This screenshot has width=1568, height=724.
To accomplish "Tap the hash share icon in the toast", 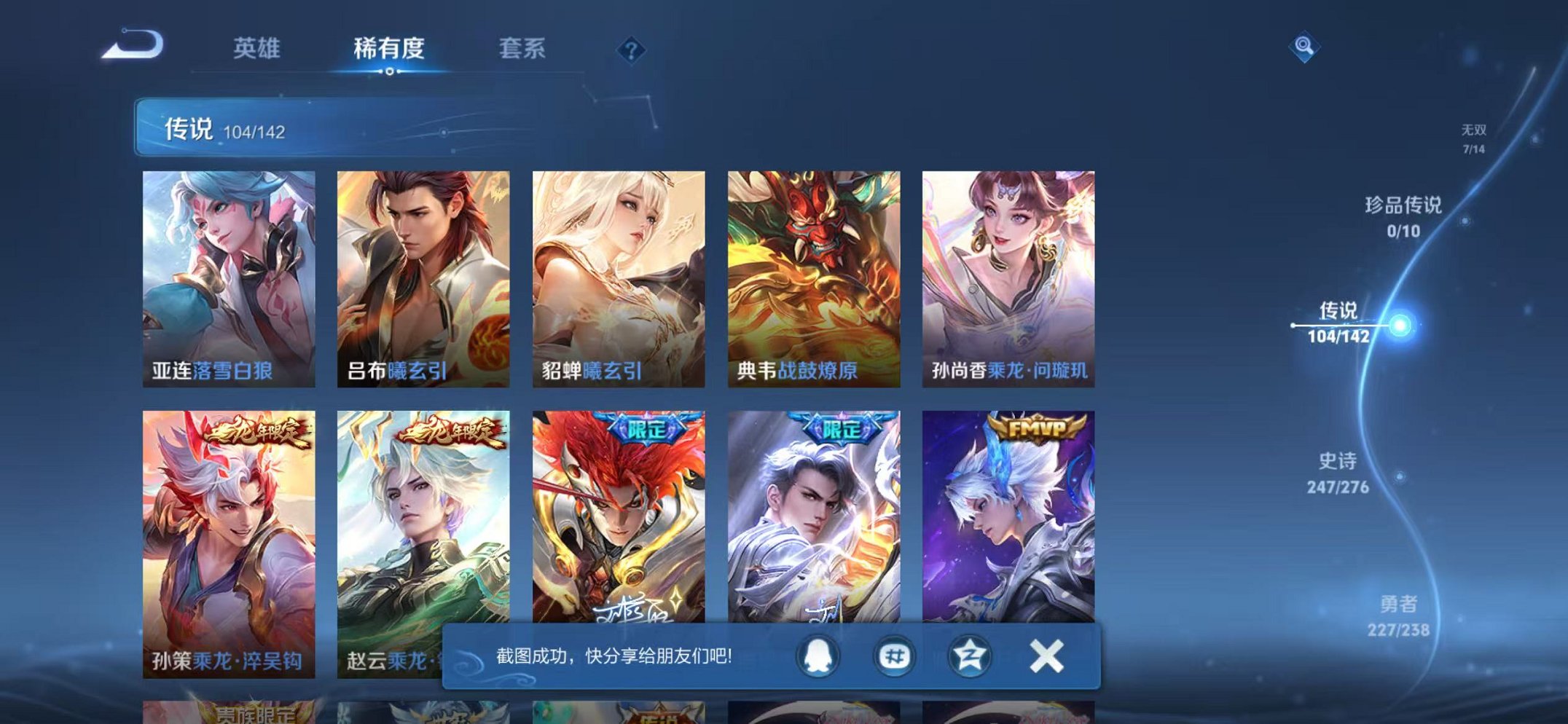I will tap(897, 657).
